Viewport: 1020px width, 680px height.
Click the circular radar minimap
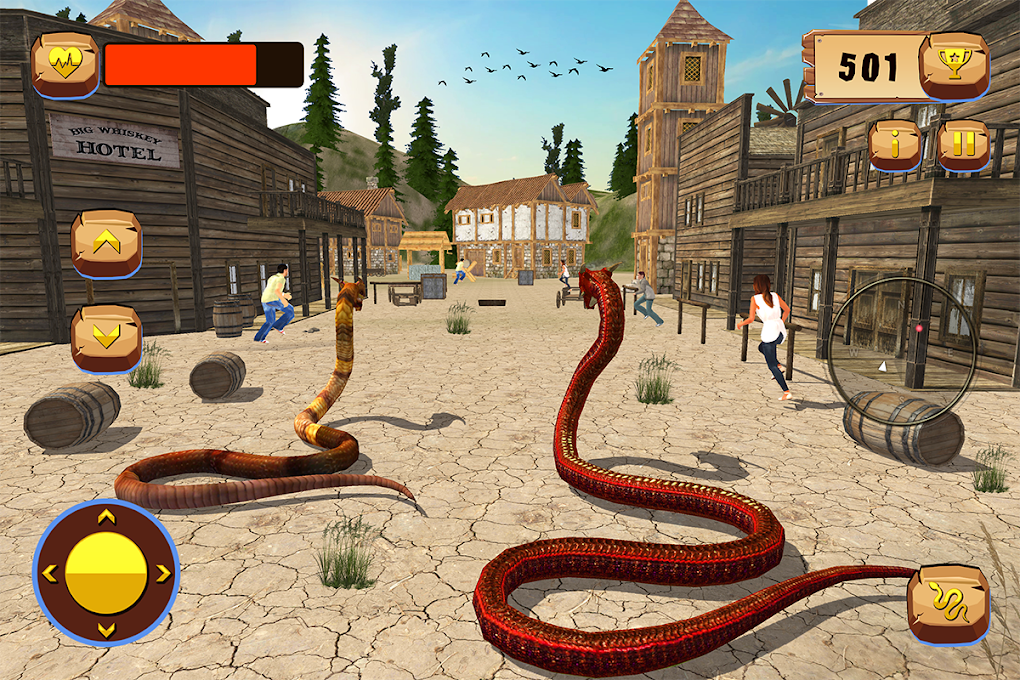902,339
